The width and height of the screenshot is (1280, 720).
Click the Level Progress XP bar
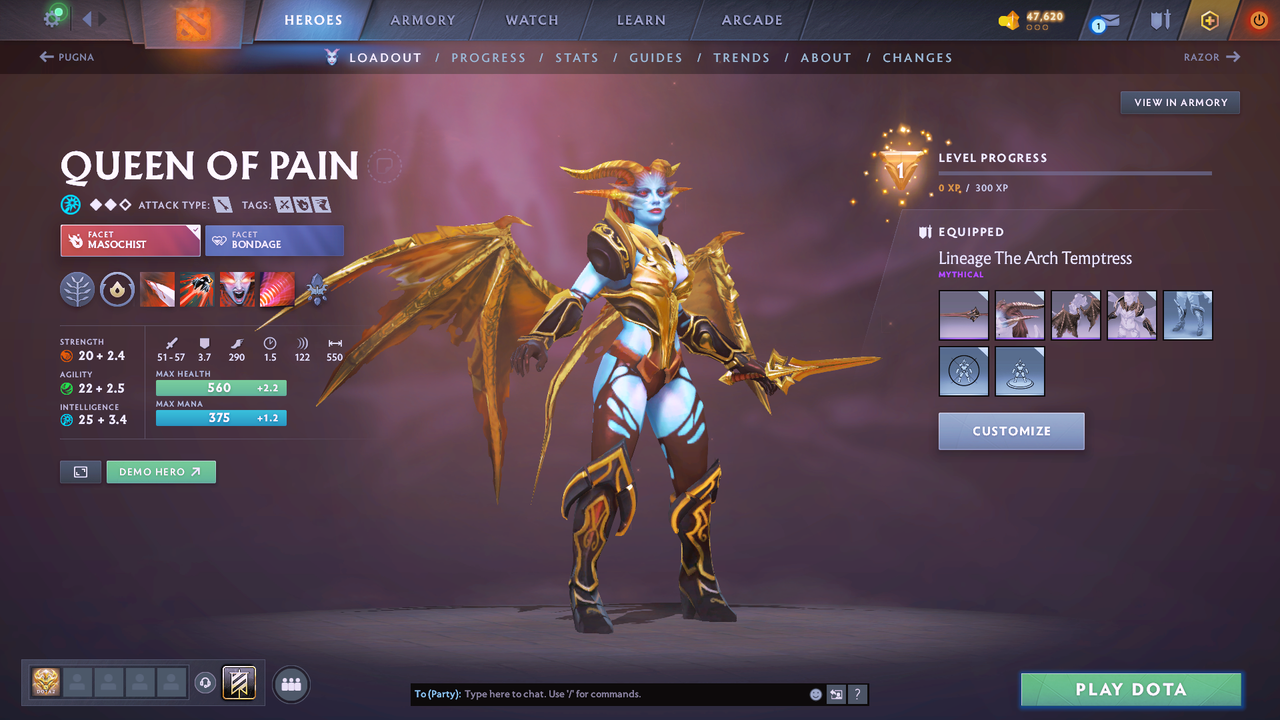tap(1075, 173)
